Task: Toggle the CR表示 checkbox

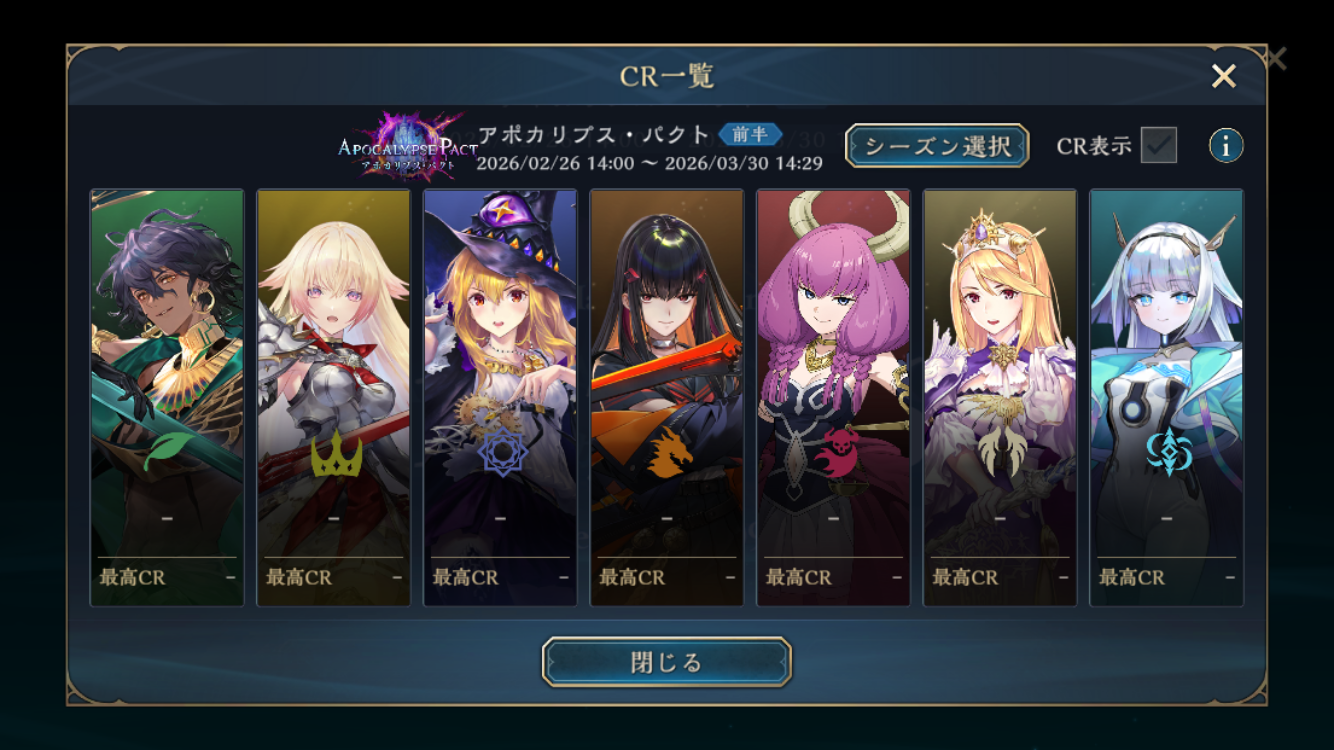Action: tap(1159, 145)
